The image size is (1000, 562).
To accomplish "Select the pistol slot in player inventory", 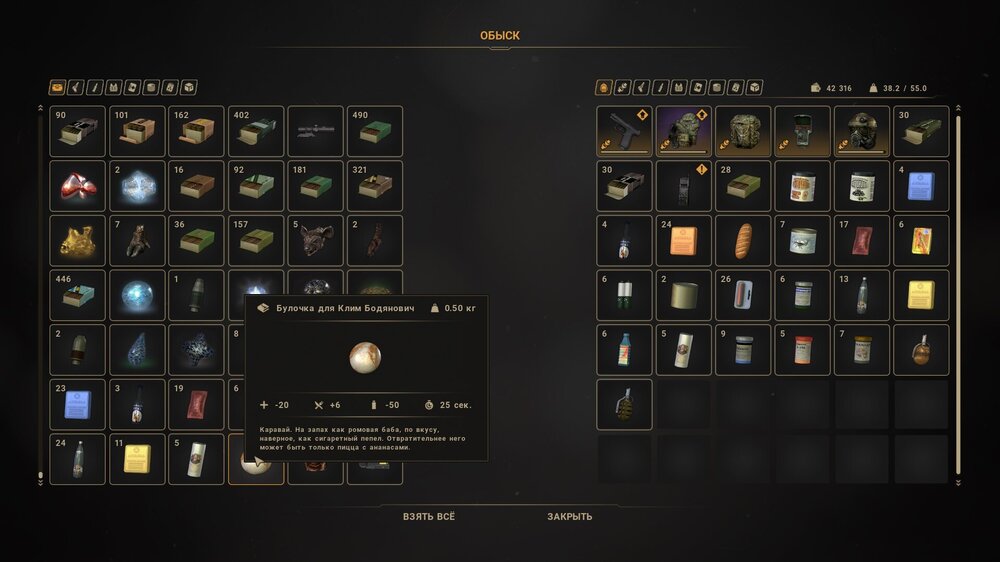I will coord(624,131).
